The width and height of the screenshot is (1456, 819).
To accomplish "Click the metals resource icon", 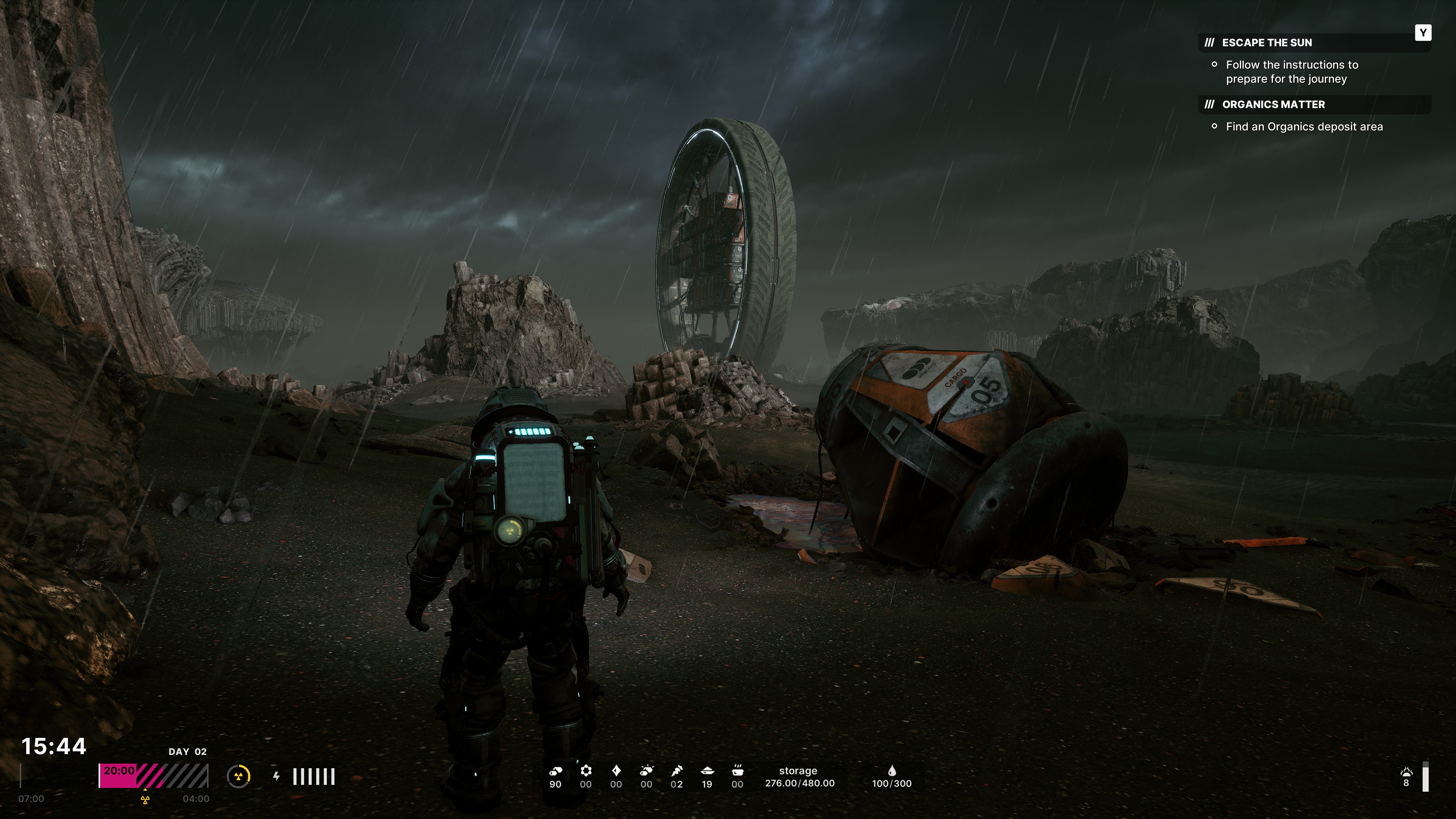I will (x=555, y=770).
